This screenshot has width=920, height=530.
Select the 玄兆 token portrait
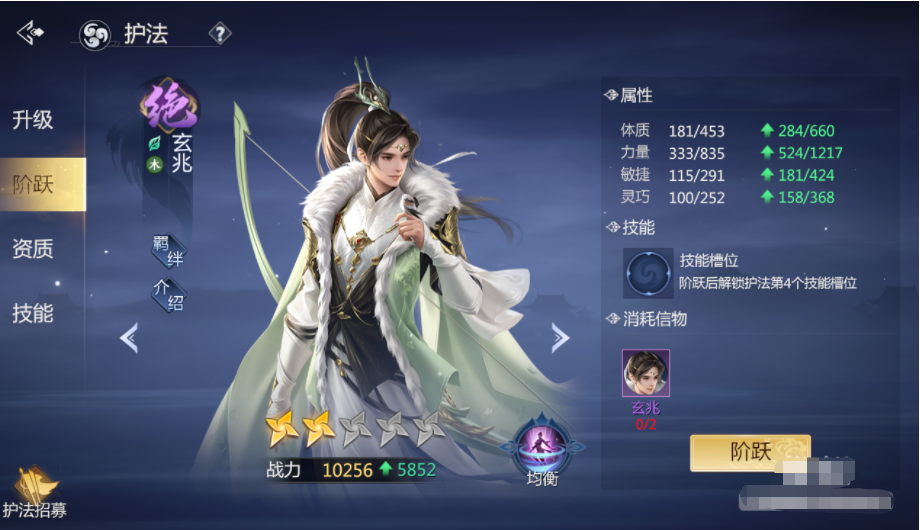[x=646, y=374]
